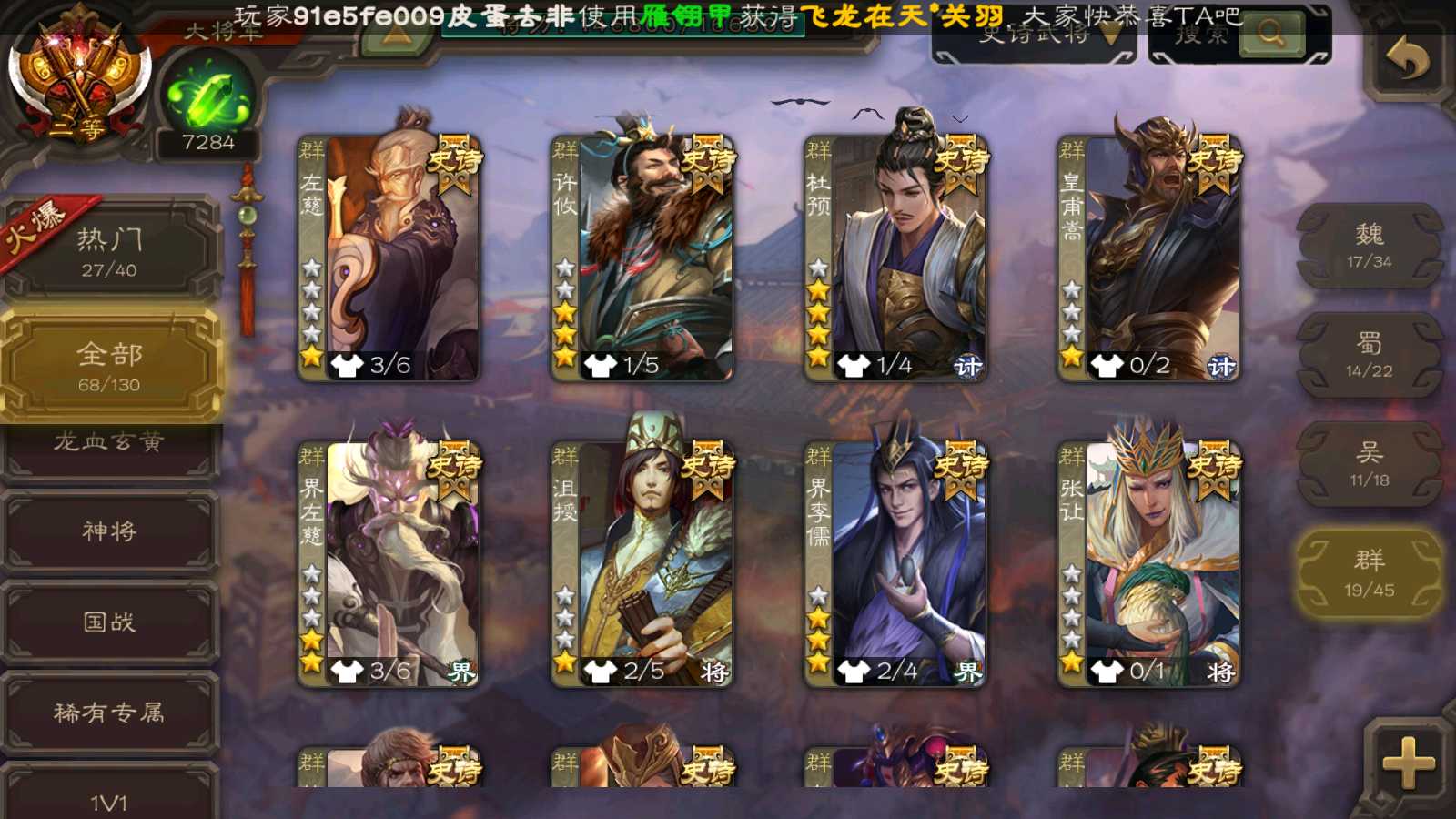1456x819 pixels.
Task: Switch to the 国战 category
Action: [x=109, y=622]
